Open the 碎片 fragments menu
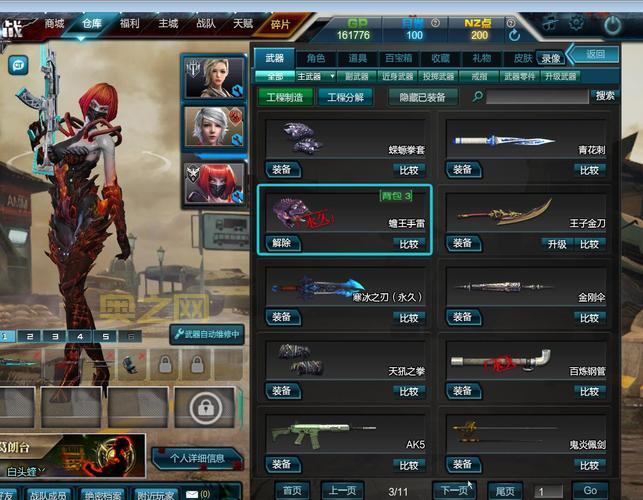Image resolution: width=643 pixels, height=500 pixels. point(282,23)
